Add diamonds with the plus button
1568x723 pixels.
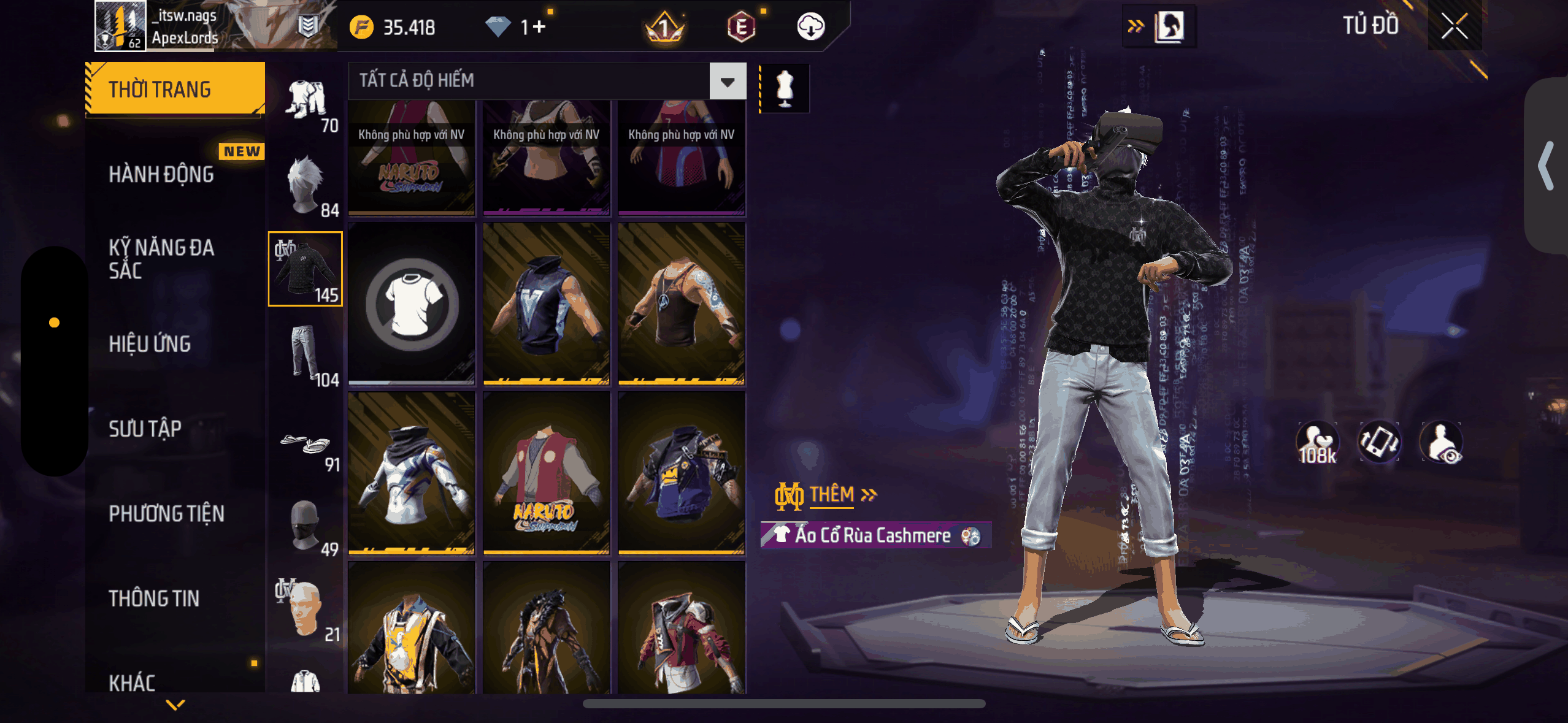point(539,27)
